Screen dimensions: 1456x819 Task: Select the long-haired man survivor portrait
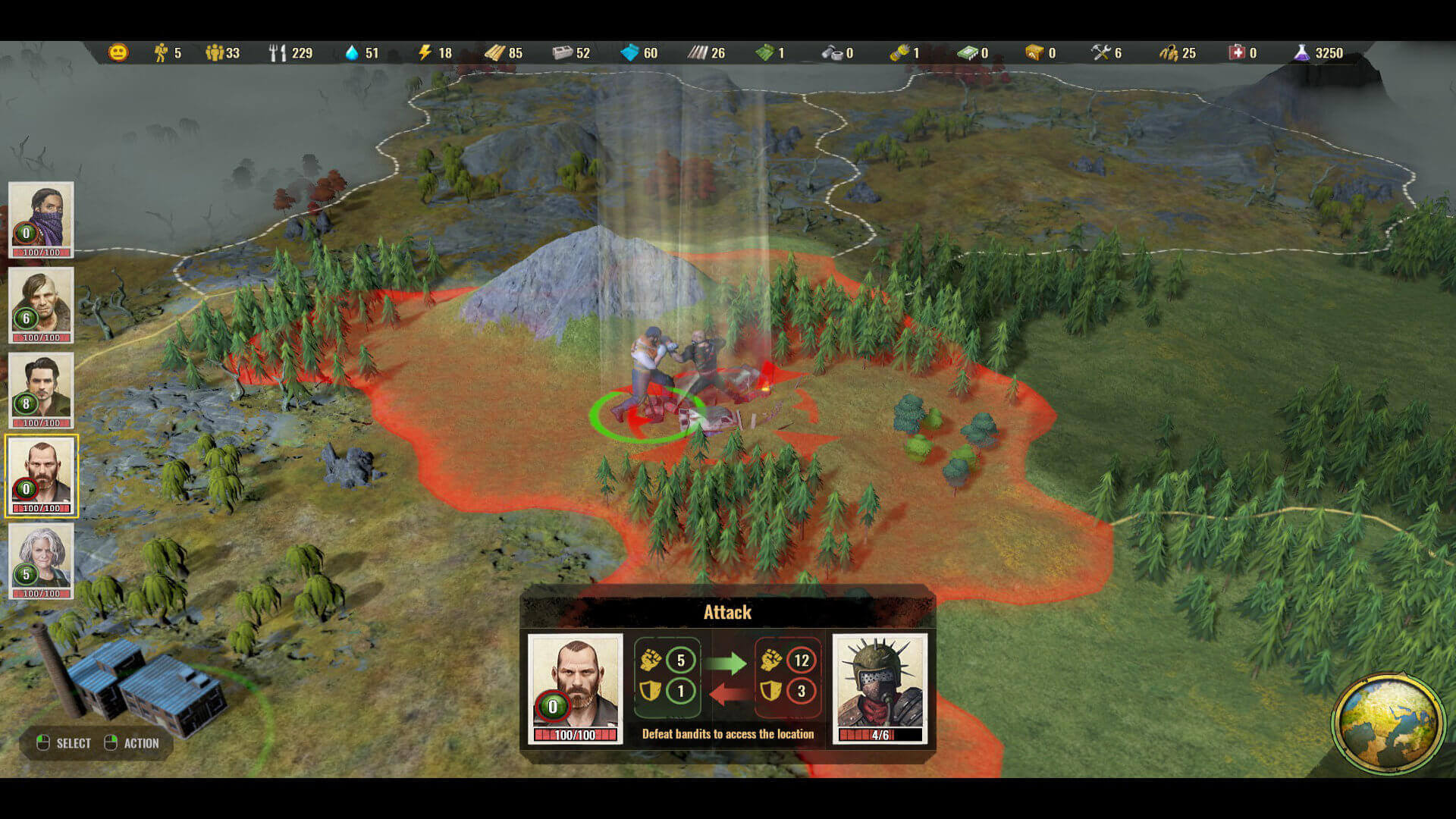click(41, 303)
